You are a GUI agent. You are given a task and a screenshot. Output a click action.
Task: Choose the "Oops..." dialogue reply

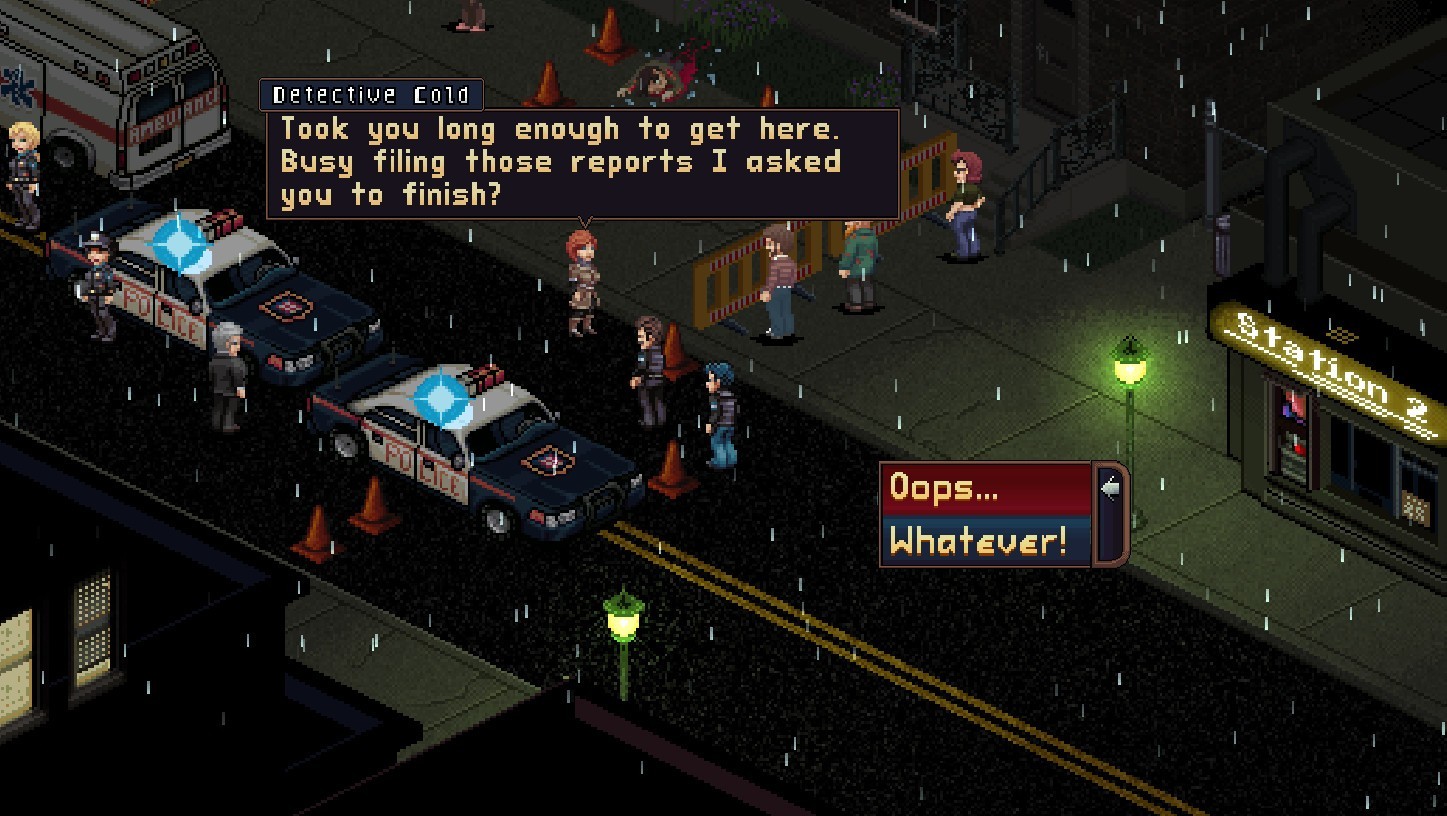985,488
